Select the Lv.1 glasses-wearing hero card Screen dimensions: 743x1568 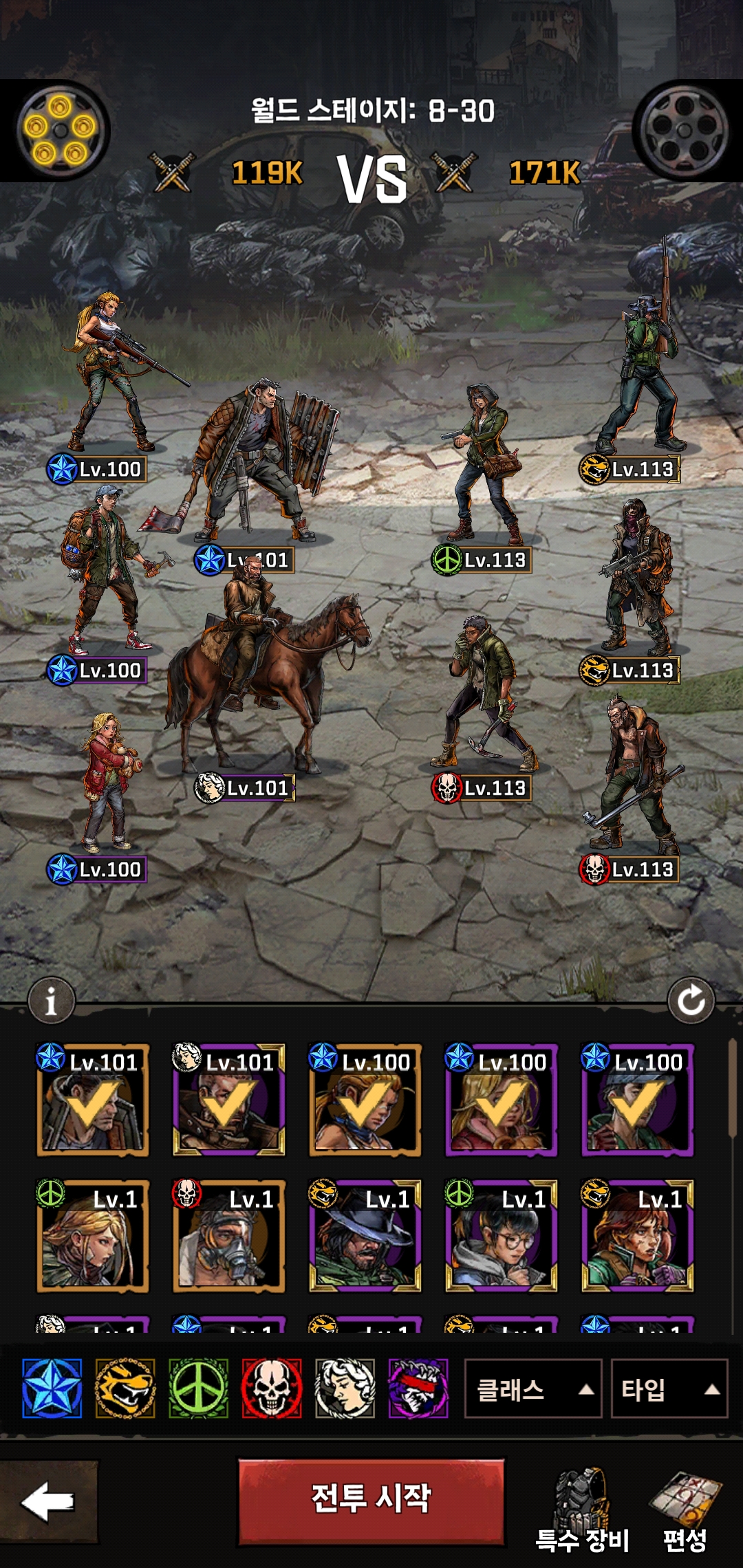point(501,1237)
